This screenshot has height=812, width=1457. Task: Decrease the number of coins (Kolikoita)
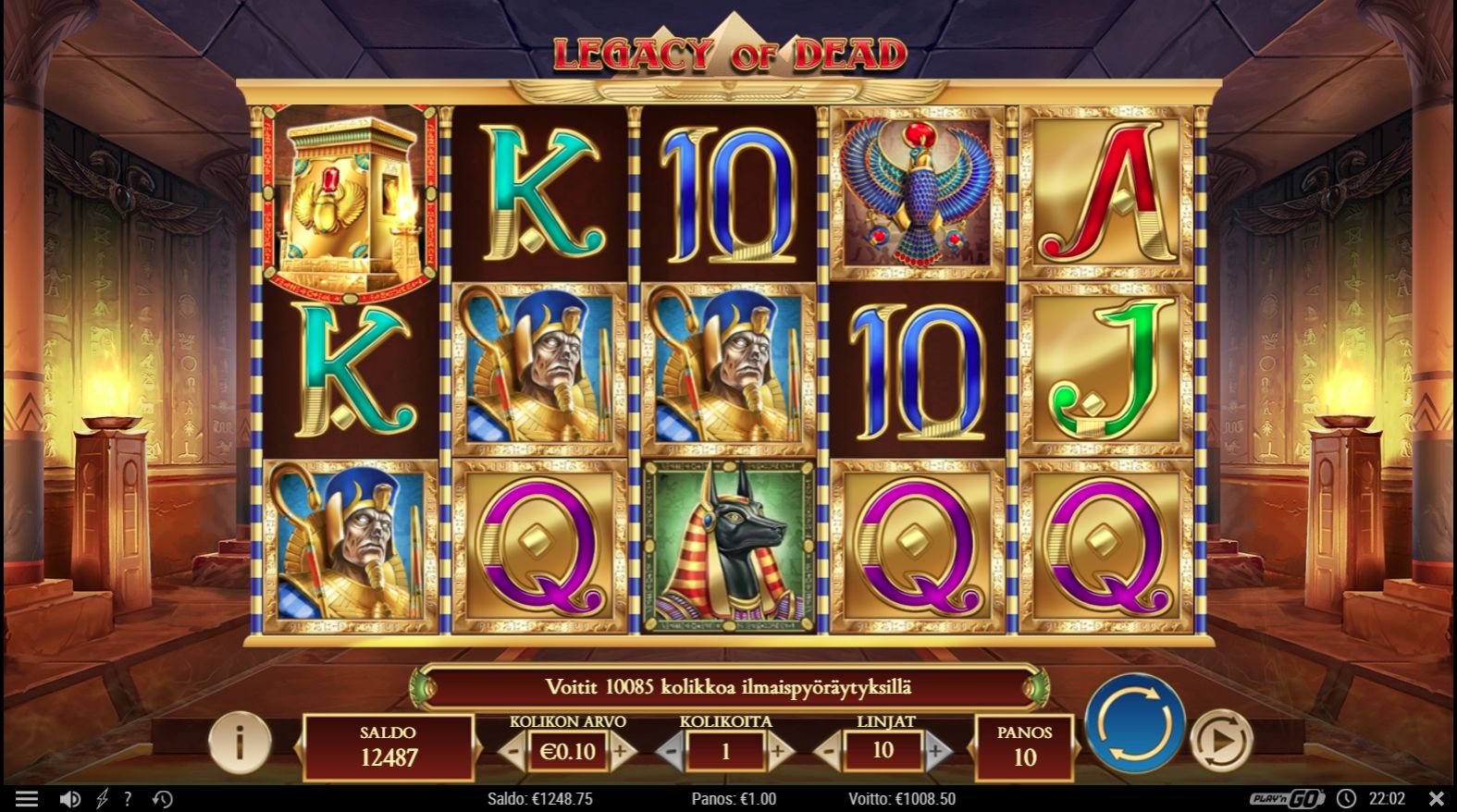pos(671,751)
